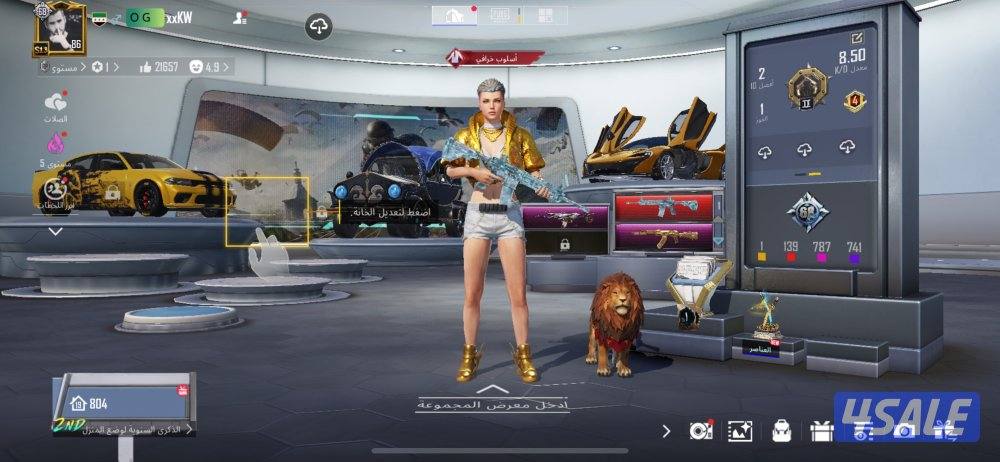The height and width of the screenshot is (462, 1000).
Task: Open the likes count 21657
Action: [153, 67]
